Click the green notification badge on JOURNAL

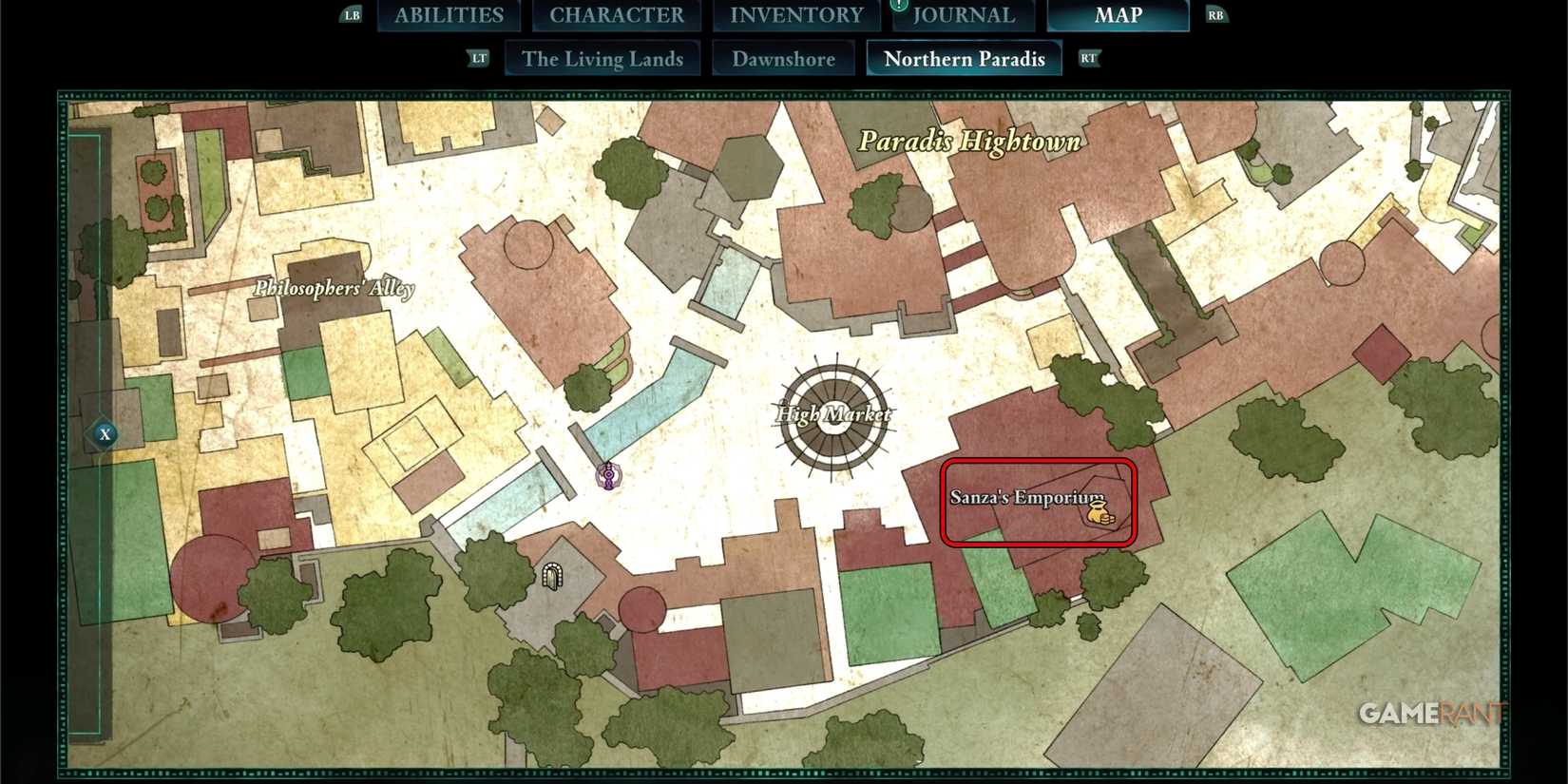click(899, 5)
